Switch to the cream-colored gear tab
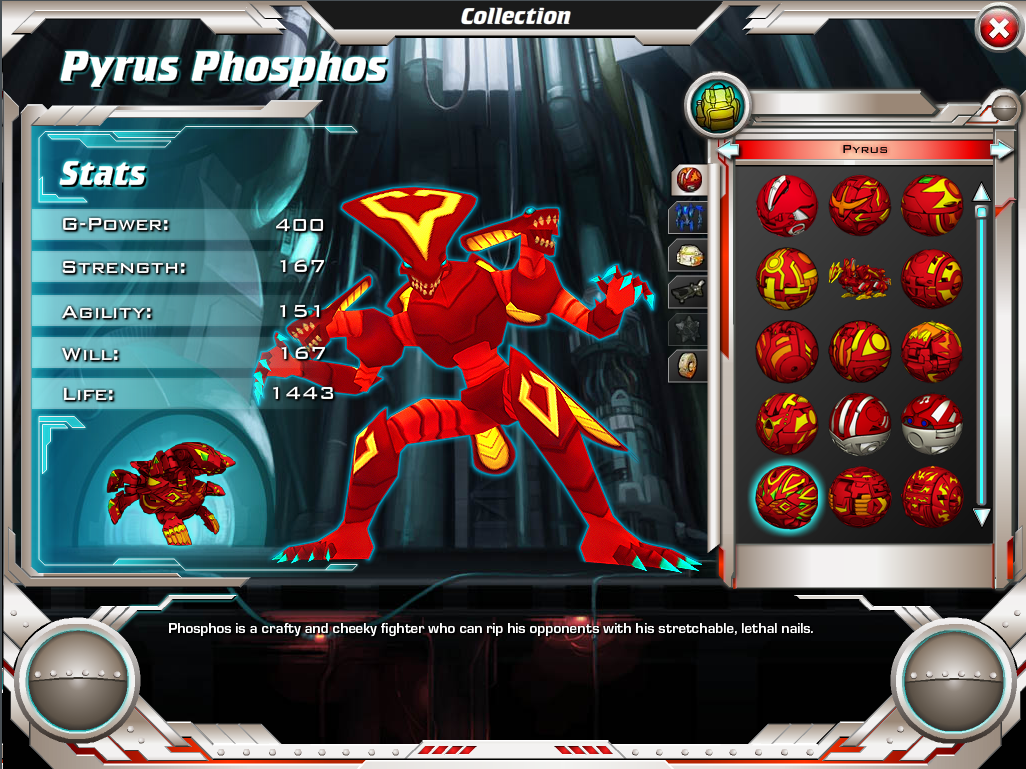1026x769 pixels. (689, 255)
